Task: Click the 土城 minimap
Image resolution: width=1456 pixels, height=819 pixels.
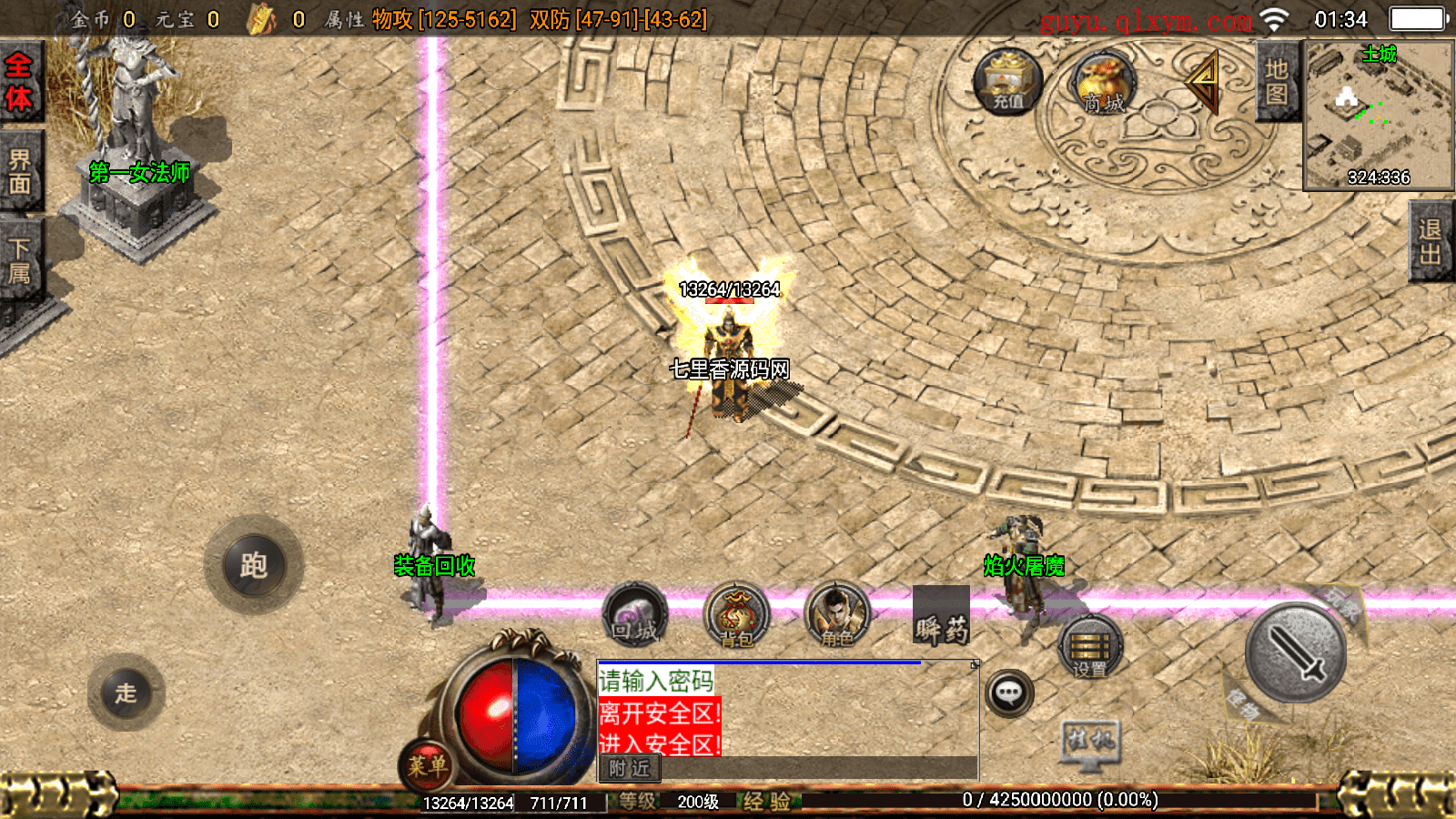Action: click(x=1379, y=116)
